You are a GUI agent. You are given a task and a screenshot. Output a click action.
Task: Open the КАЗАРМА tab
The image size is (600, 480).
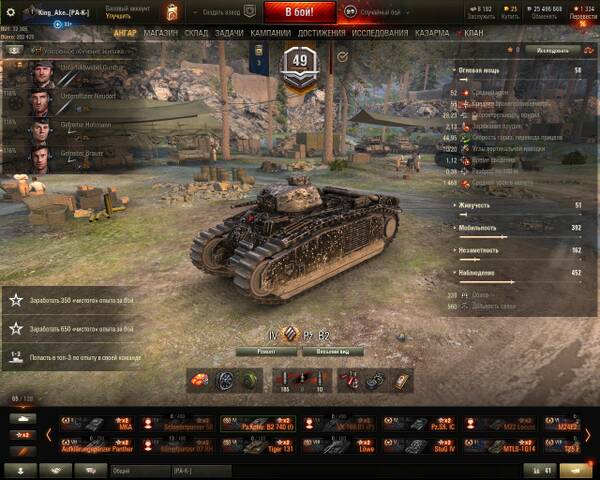coord(431,32)
